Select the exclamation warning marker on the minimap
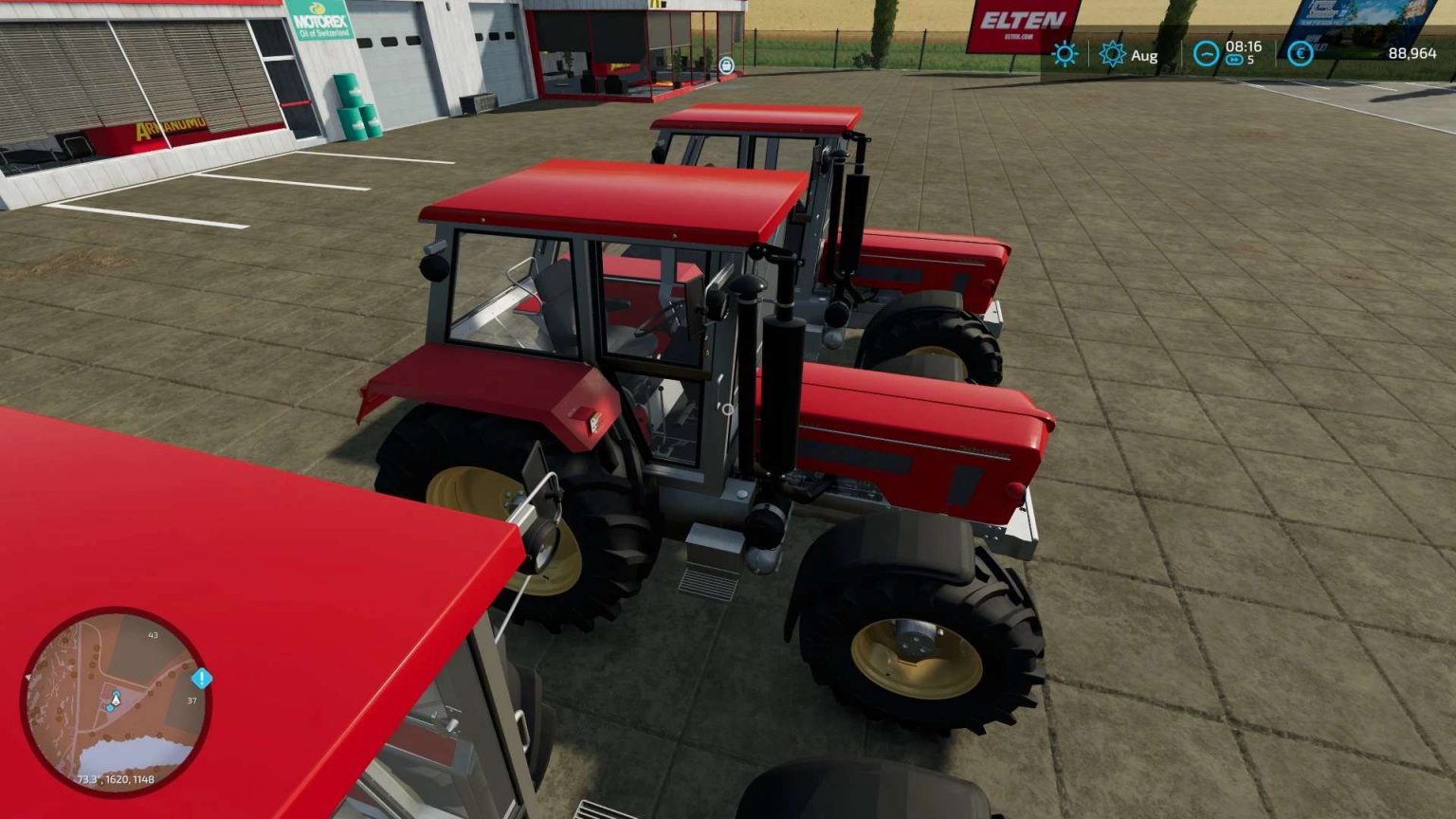The image size is (1456, 819). pyautogui.click(x=200, y=677)
